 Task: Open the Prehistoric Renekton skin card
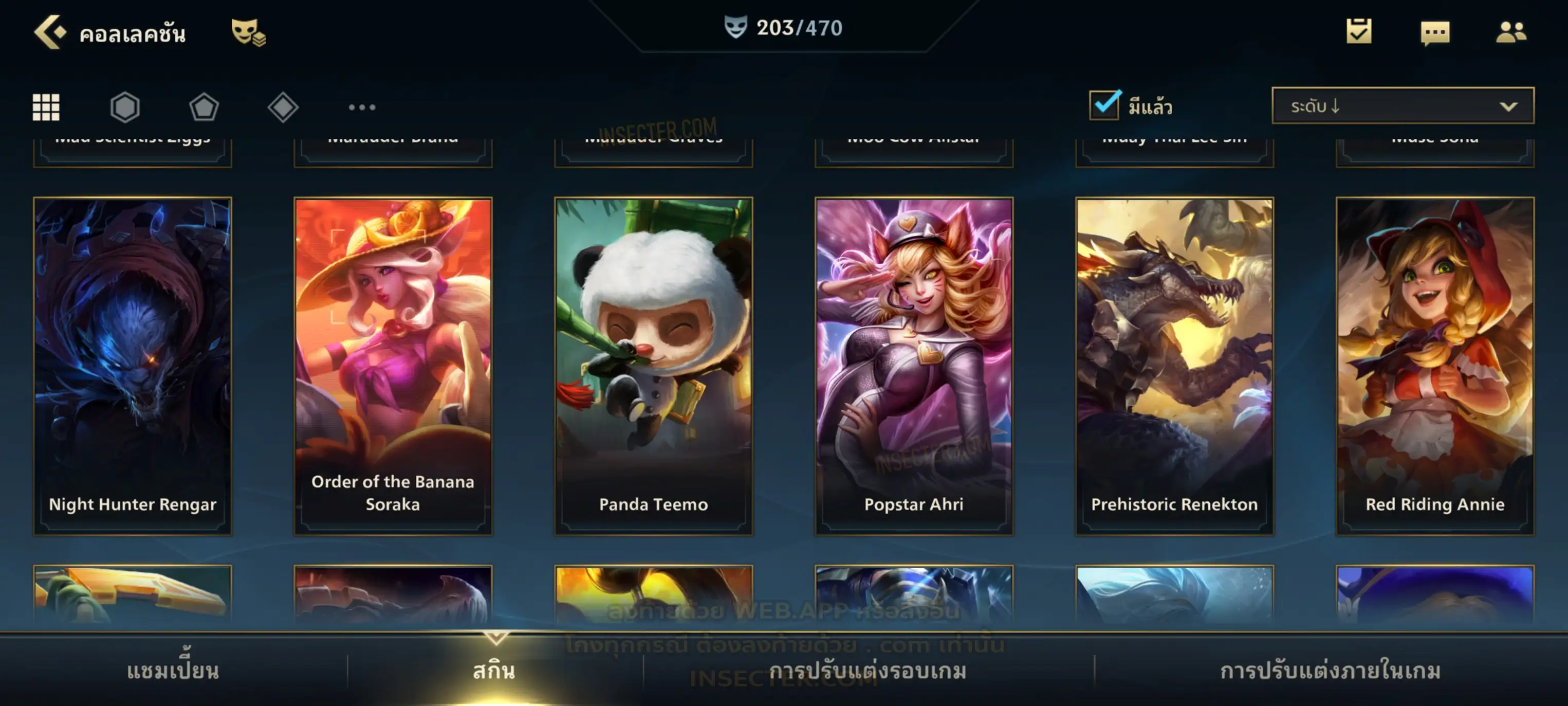1175,366
